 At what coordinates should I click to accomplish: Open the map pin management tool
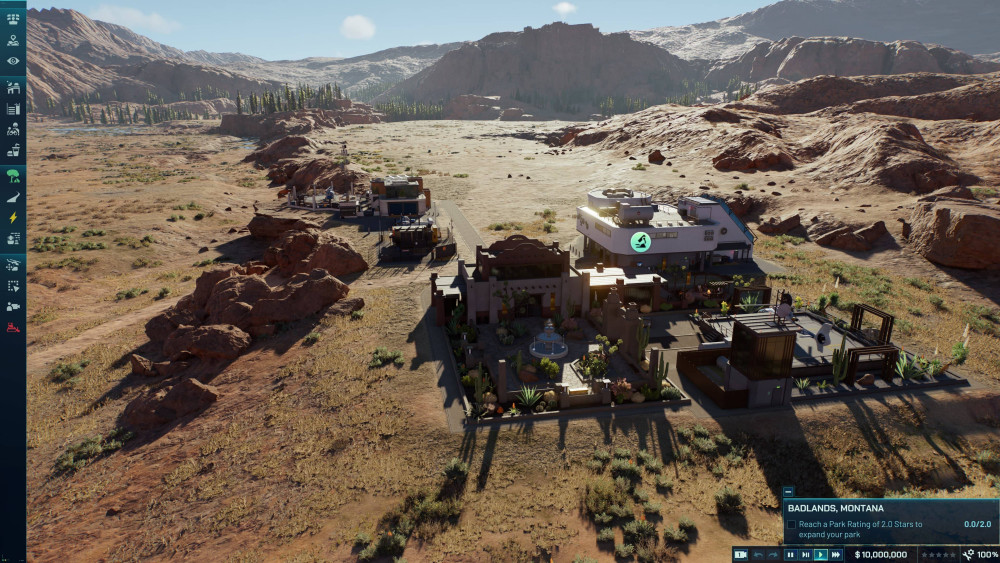13,41
